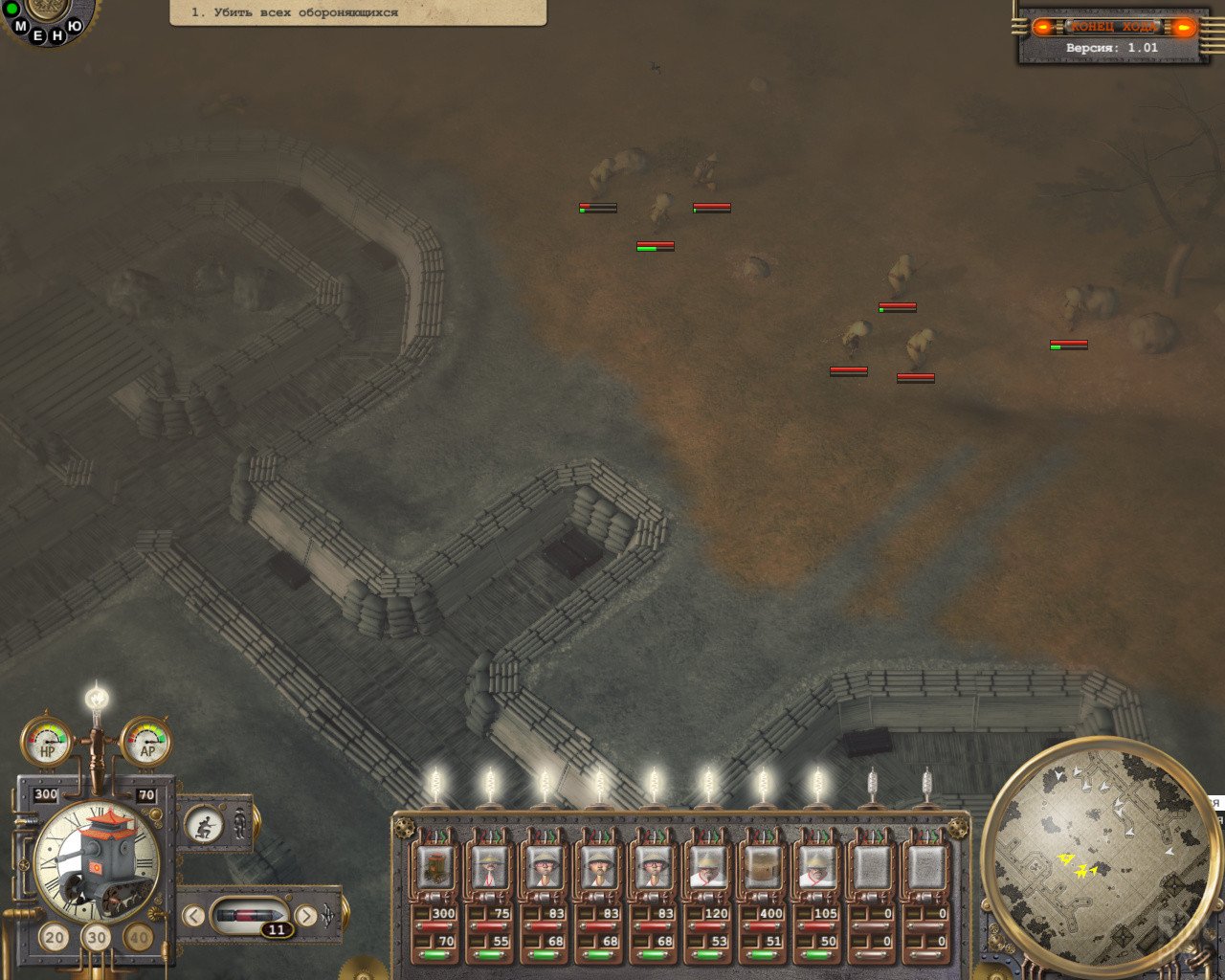Select the white-uniform officer with 105 HP
1225x980 pixels.
click(817, 866)
